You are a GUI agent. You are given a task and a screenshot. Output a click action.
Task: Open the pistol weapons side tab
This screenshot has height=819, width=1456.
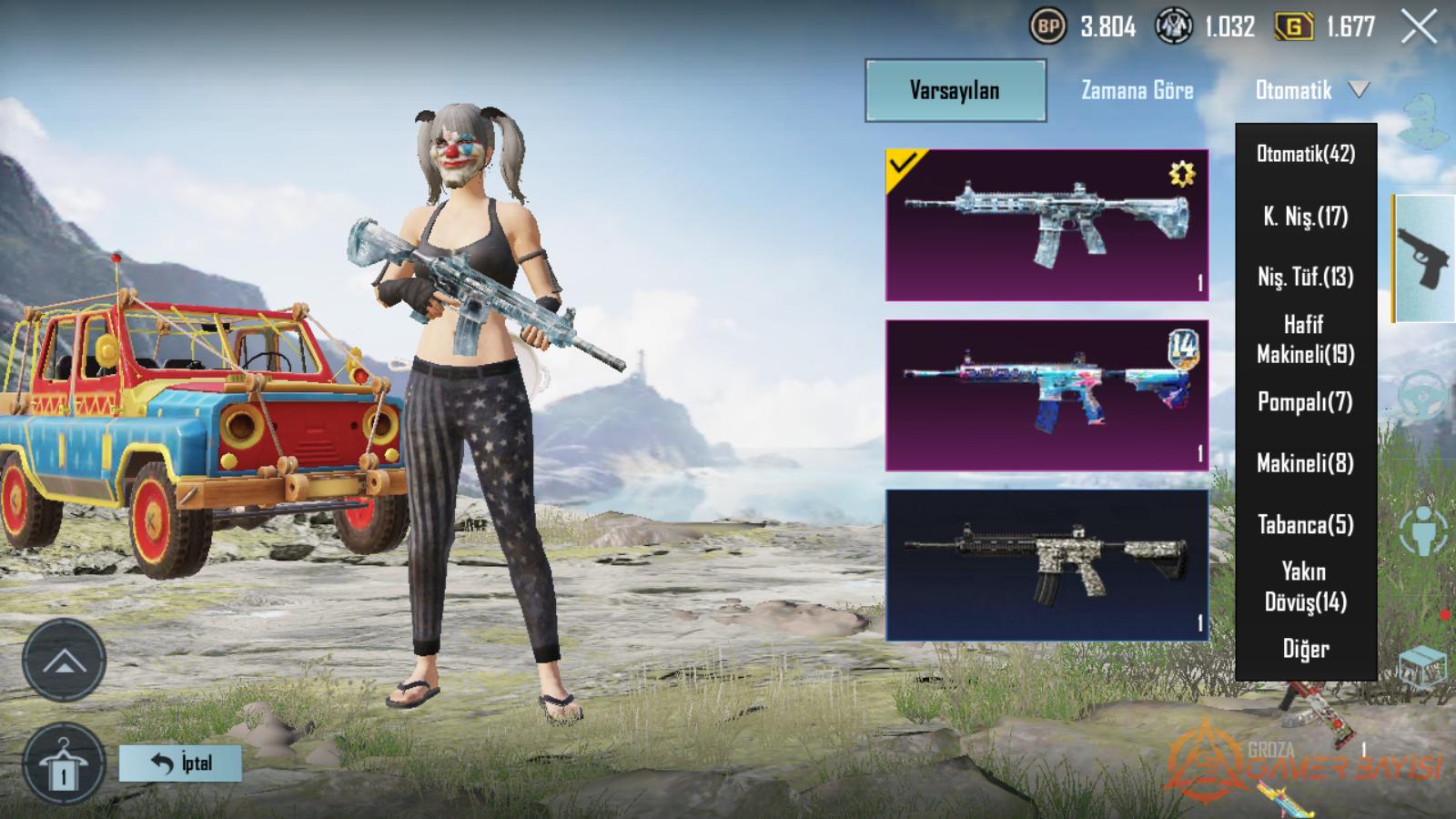click(x=1423, y=259)
